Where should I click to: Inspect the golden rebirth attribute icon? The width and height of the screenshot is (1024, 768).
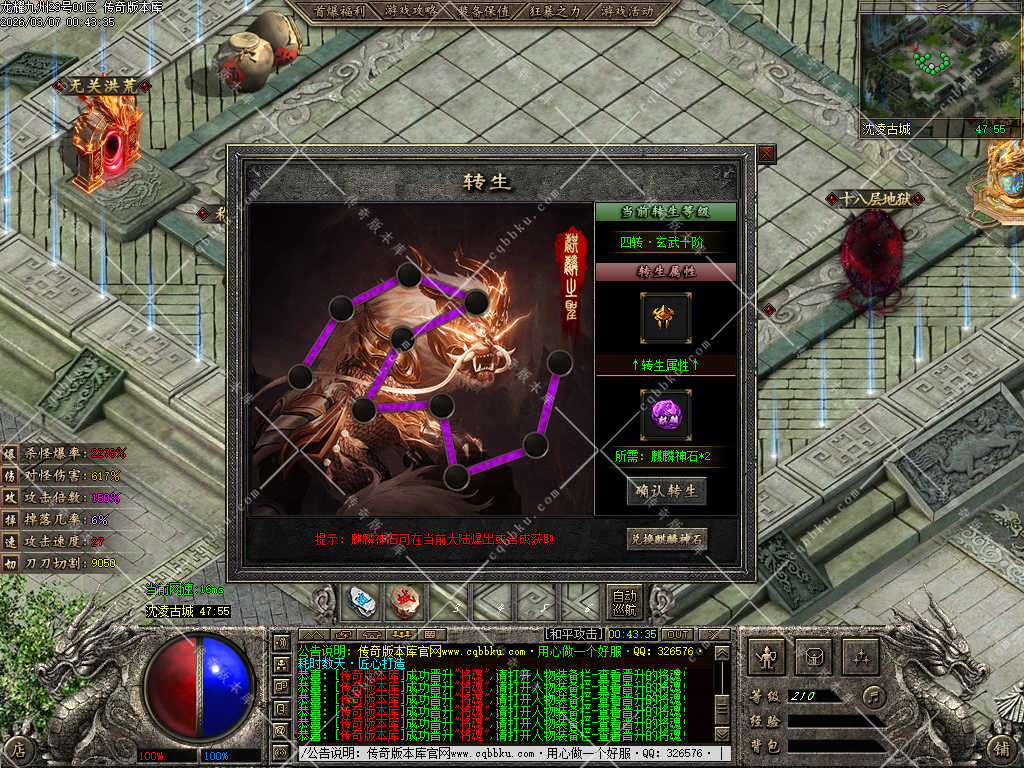[x=665, y=318]
